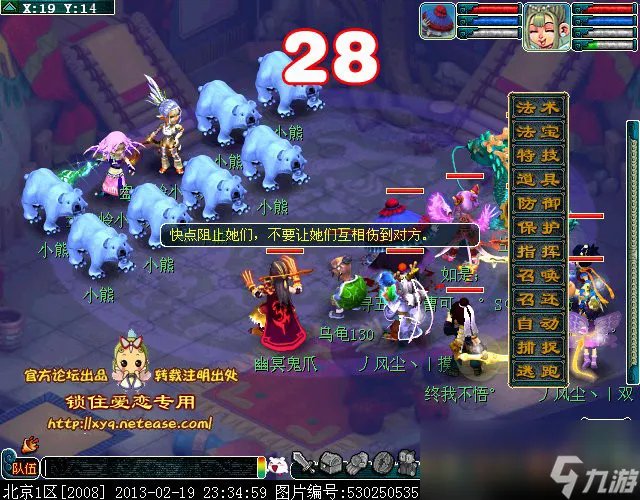Open the 队伍 team channel button
This screenshot has width=640, height=500.
coord(22,467)
